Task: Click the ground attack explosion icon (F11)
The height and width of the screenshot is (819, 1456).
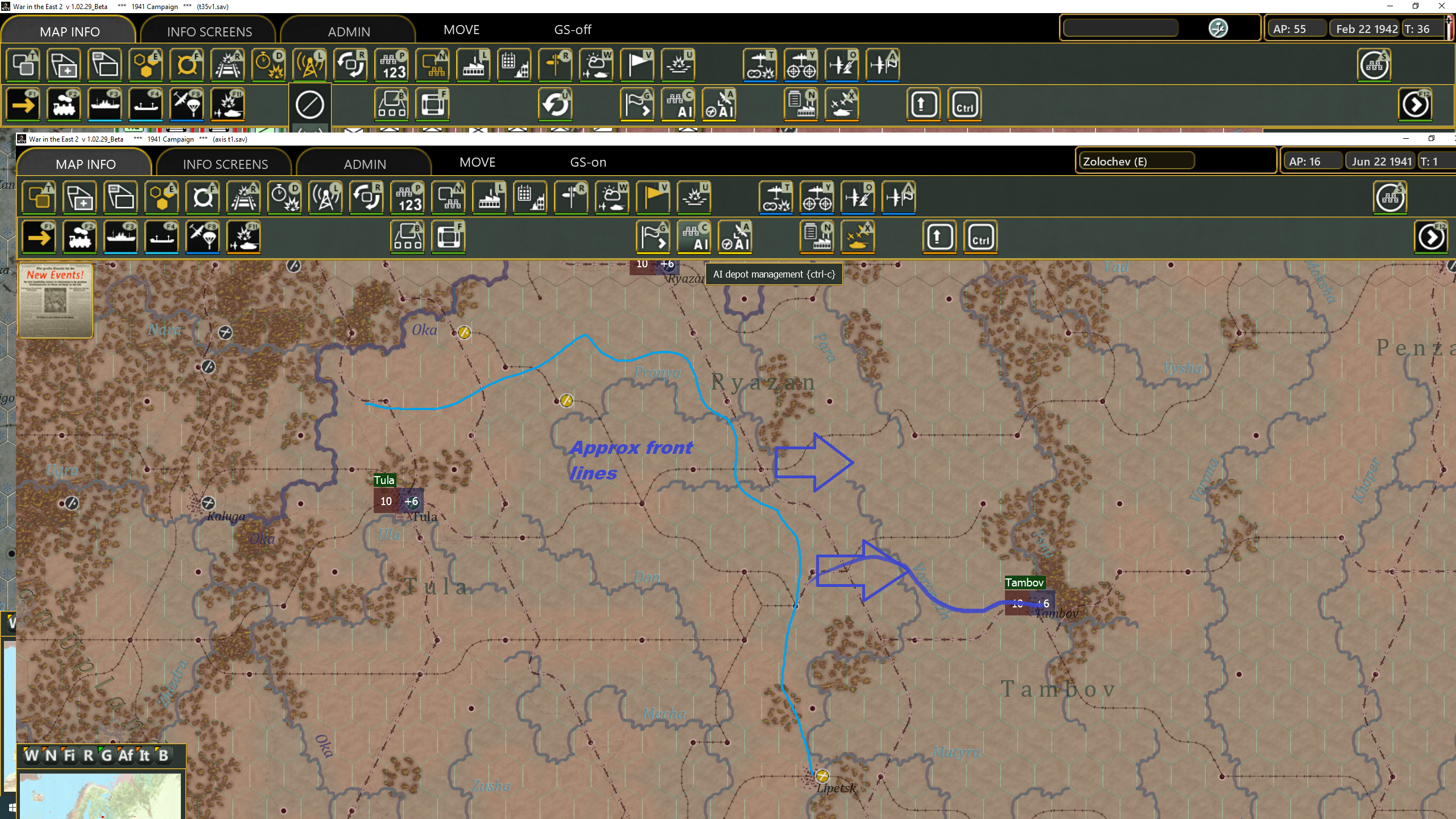Action: coord(243,236)
